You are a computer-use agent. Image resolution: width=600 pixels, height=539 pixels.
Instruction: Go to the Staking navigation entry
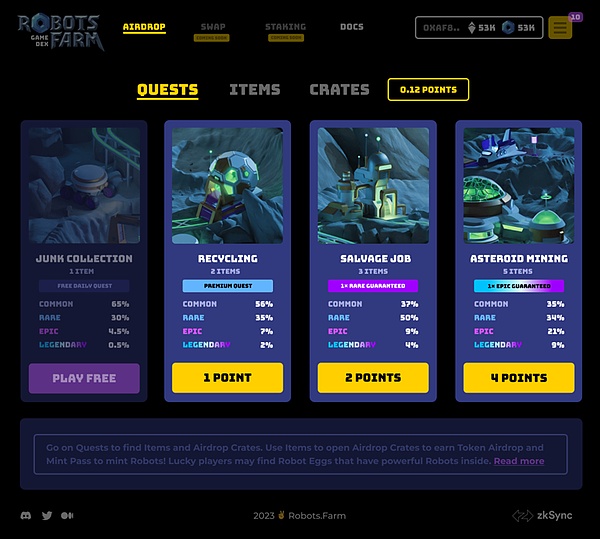pos(286,27)
